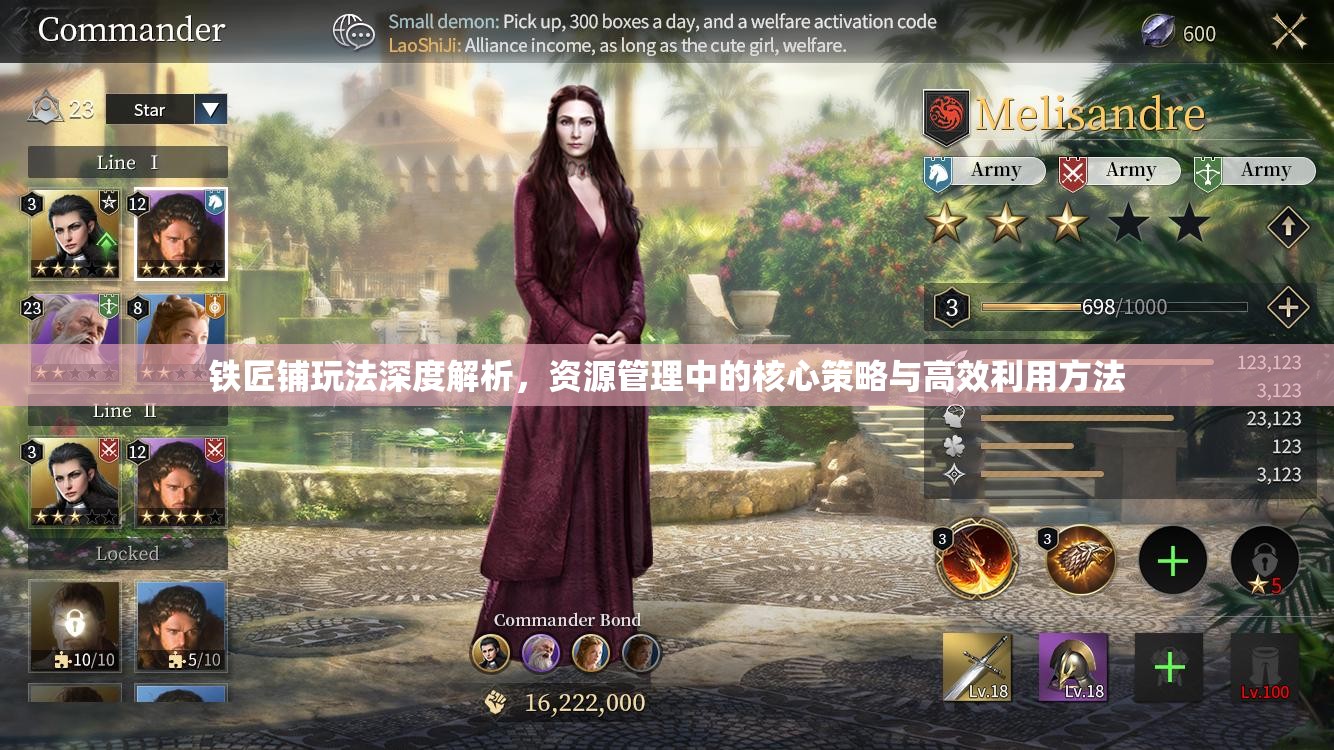Expand the Line II commander section
This screenshot has height=750, width=1334.
[128, 410]
